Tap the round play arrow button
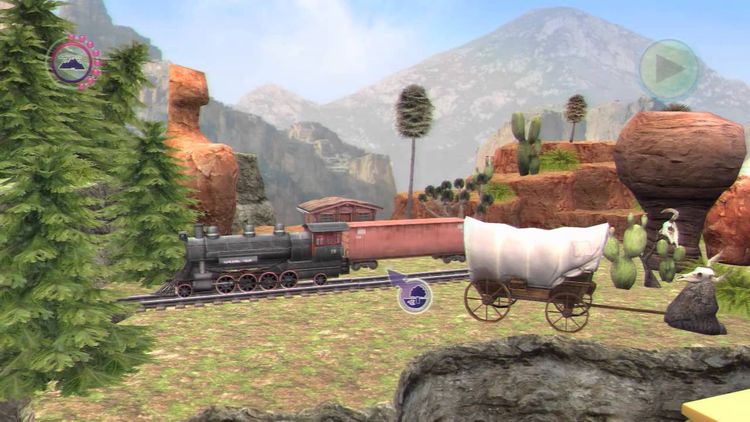Screen dimensions: 750x422 [668, 69]
